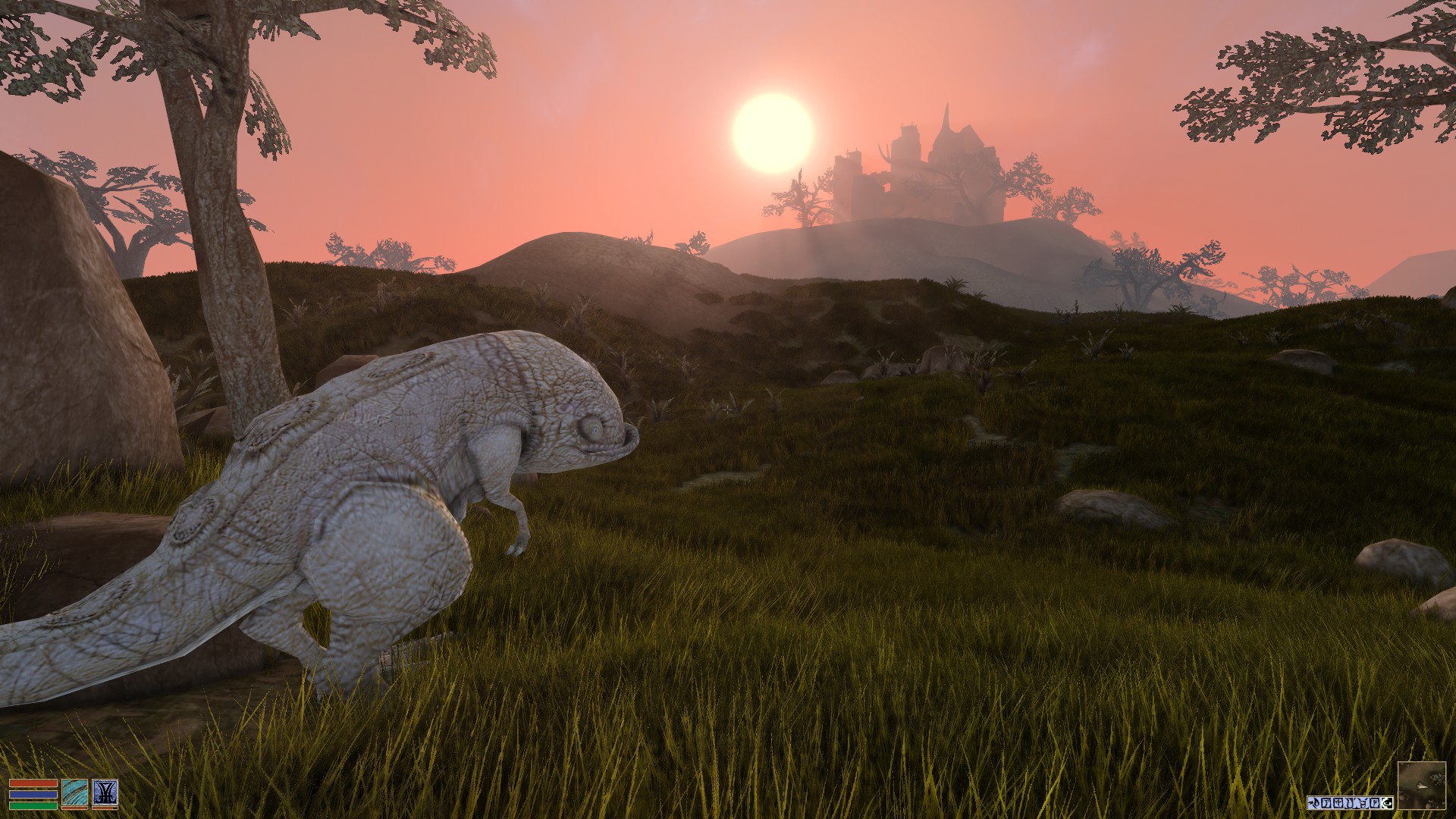Click the crosshair at screen center
Screen dimensions: 1456x819
tap(728, 409)
